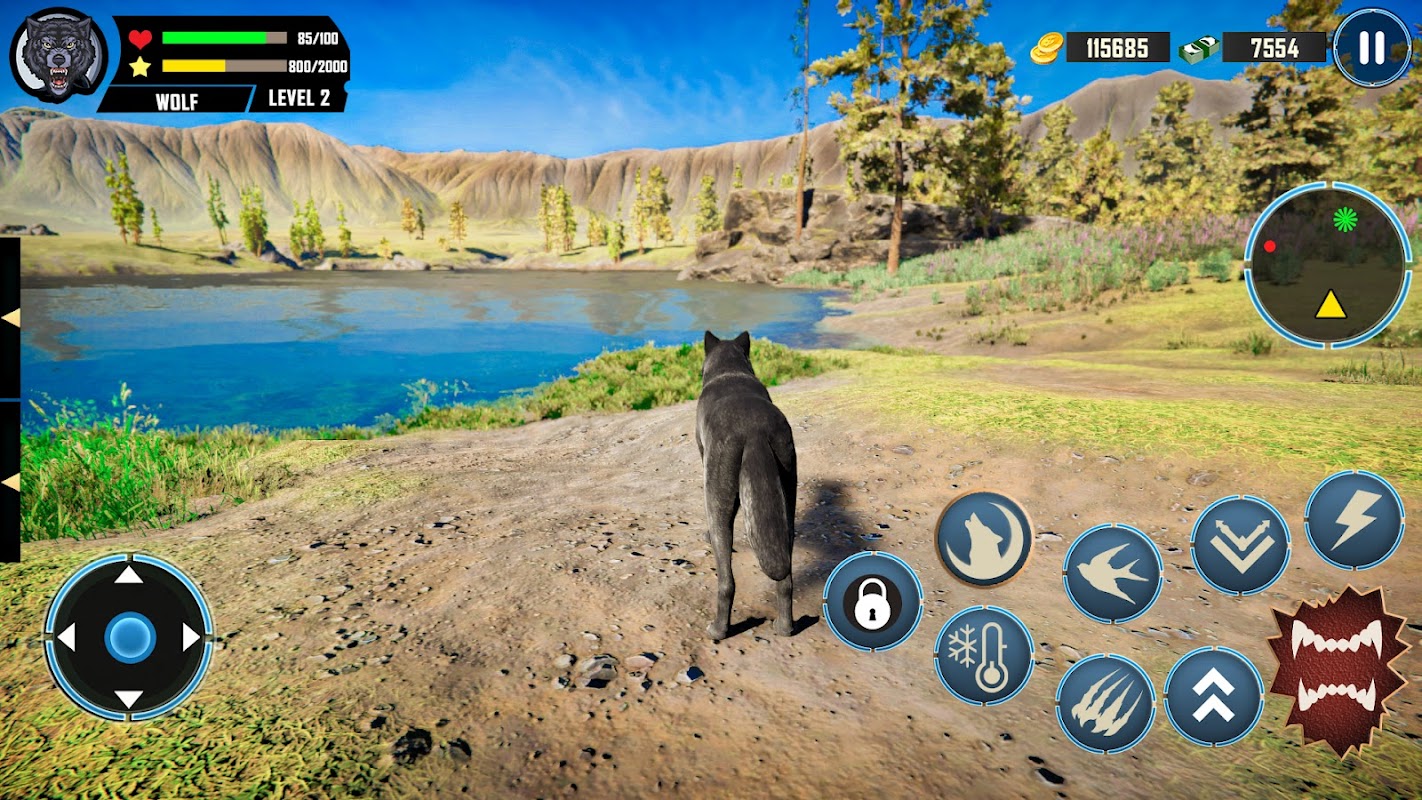
Task: Move backward with joystick down arrow
Action: click(x=129, y=699)
